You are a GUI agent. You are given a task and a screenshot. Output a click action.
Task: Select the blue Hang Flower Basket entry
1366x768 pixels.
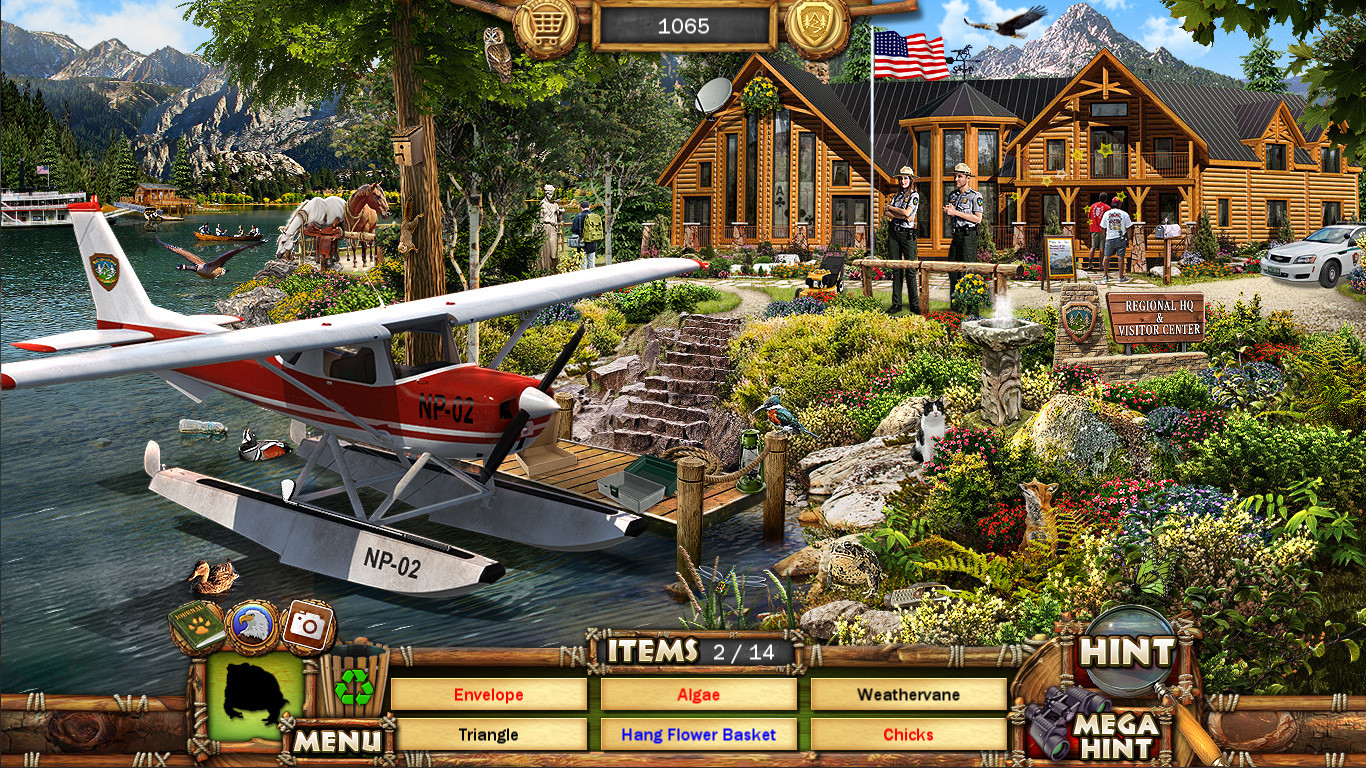pos(698,734)
